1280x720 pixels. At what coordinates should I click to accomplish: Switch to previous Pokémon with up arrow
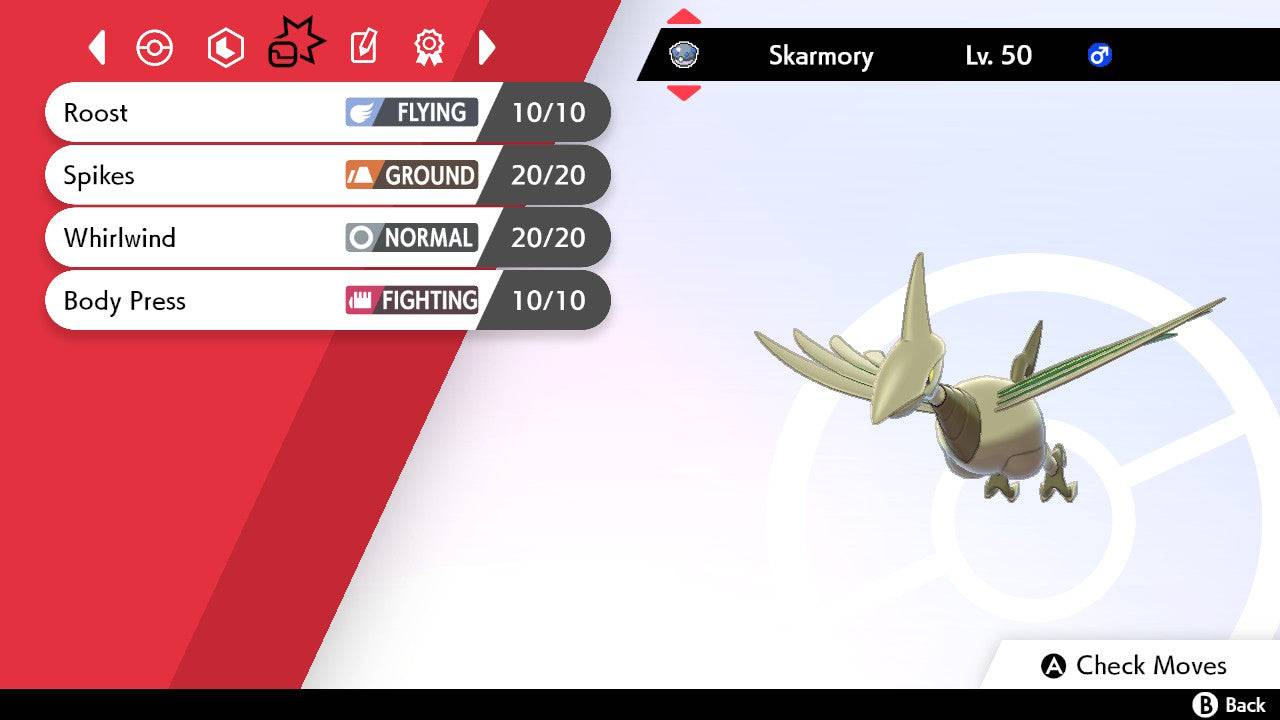(x=683, y=16)
